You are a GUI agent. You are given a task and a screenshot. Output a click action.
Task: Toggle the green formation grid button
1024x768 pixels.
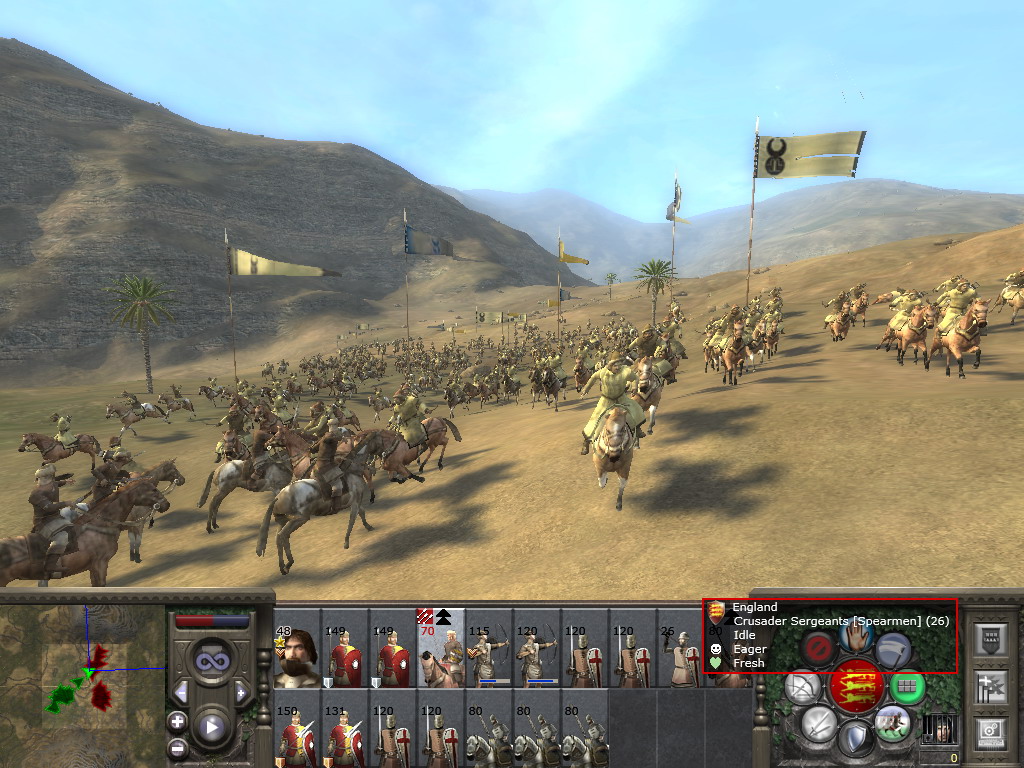906,687
